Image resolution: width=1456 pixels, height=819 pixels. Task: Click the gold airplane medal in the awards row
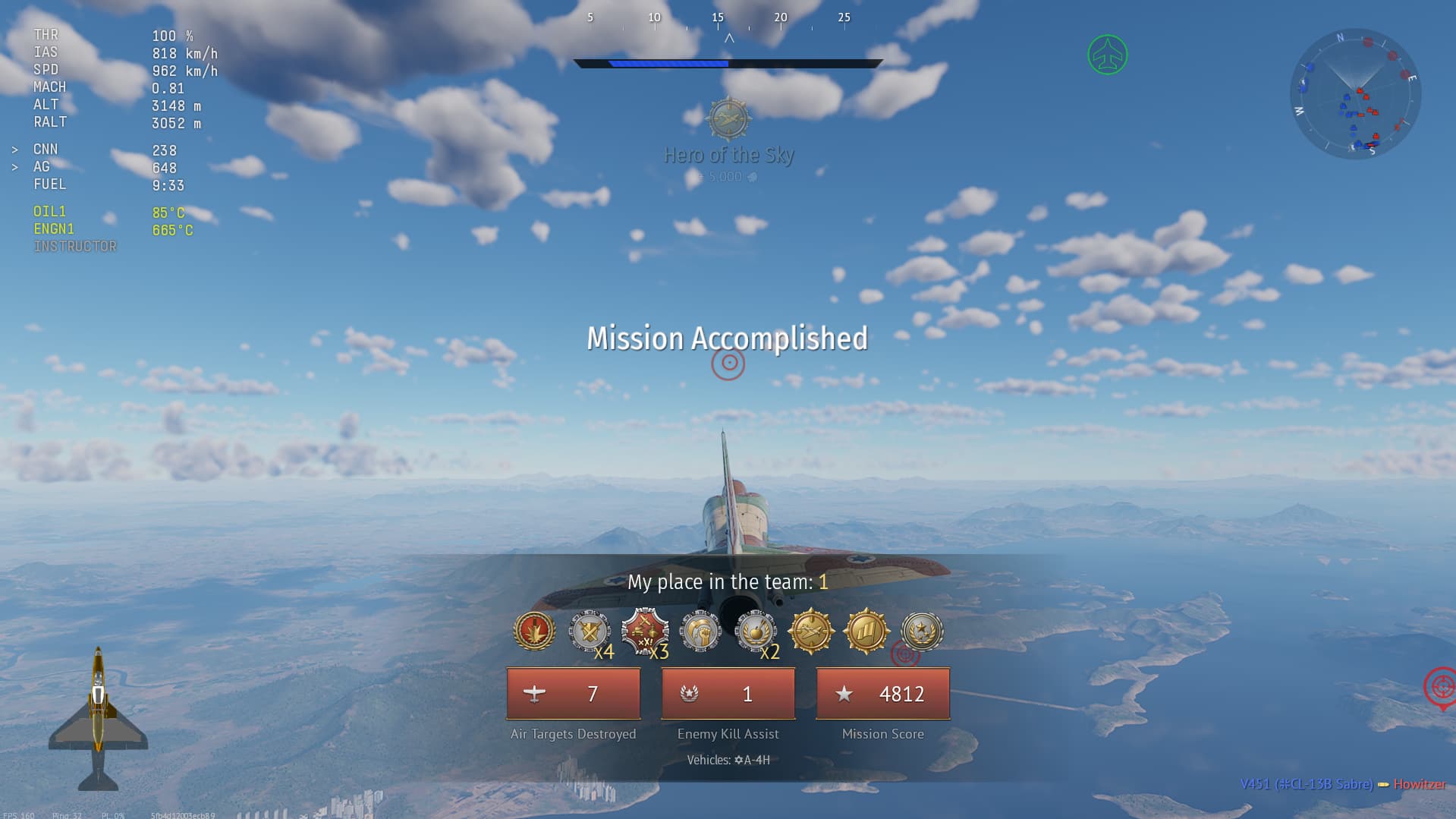(x=811, y=632)
